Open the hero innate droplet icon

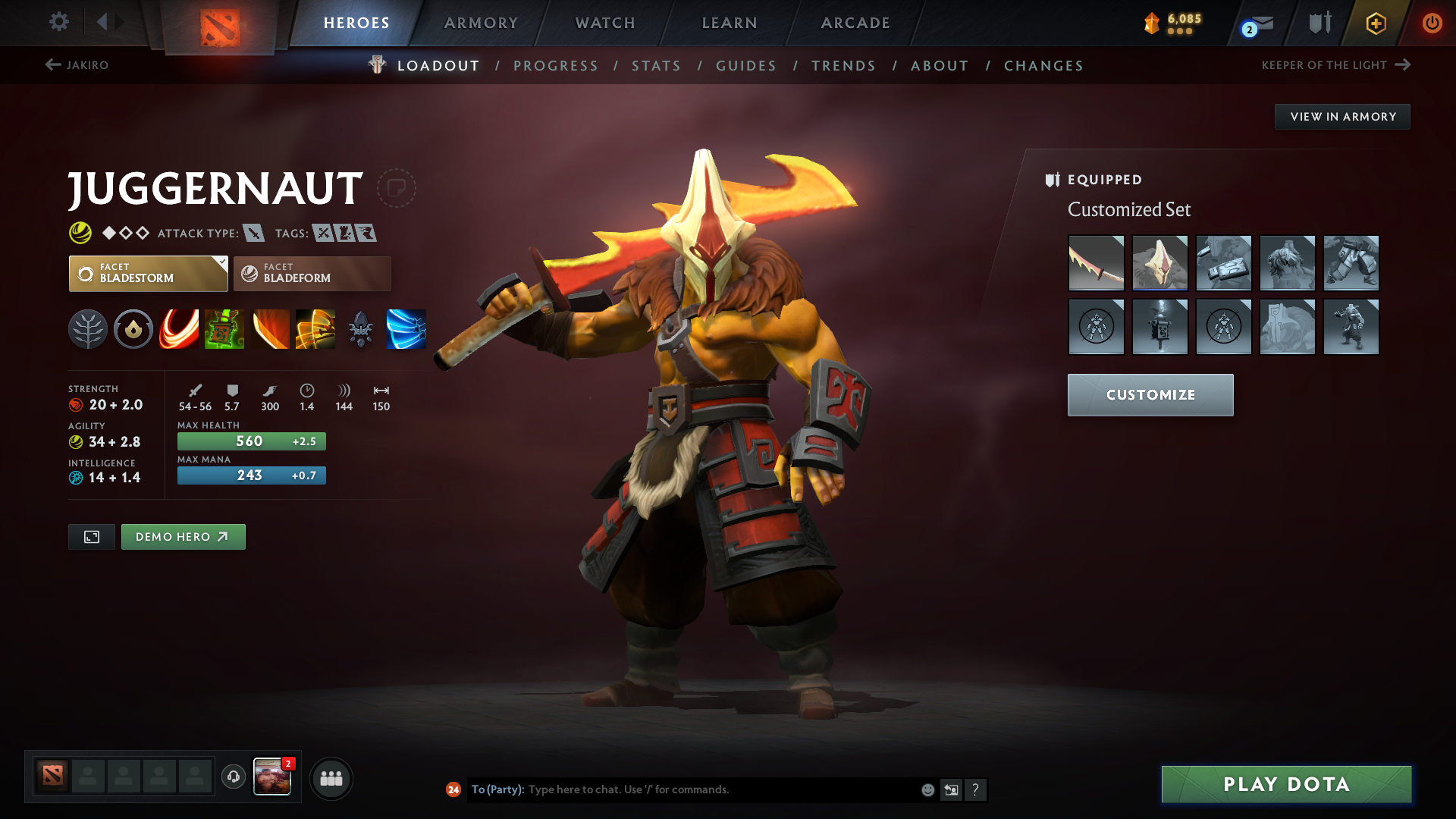[133, 328]
